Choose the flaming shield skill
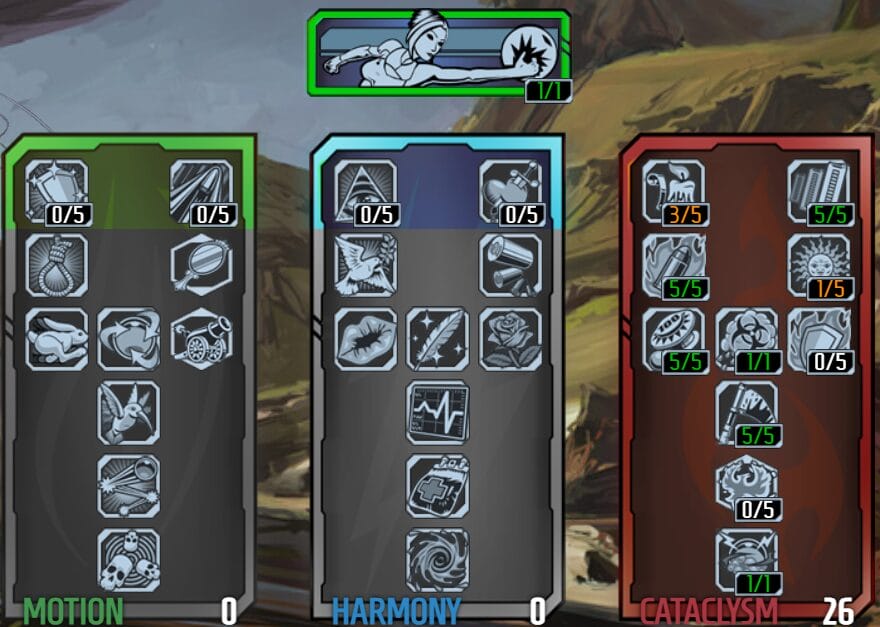The width and height of the screenshot is (880, 627). (819, 338)
